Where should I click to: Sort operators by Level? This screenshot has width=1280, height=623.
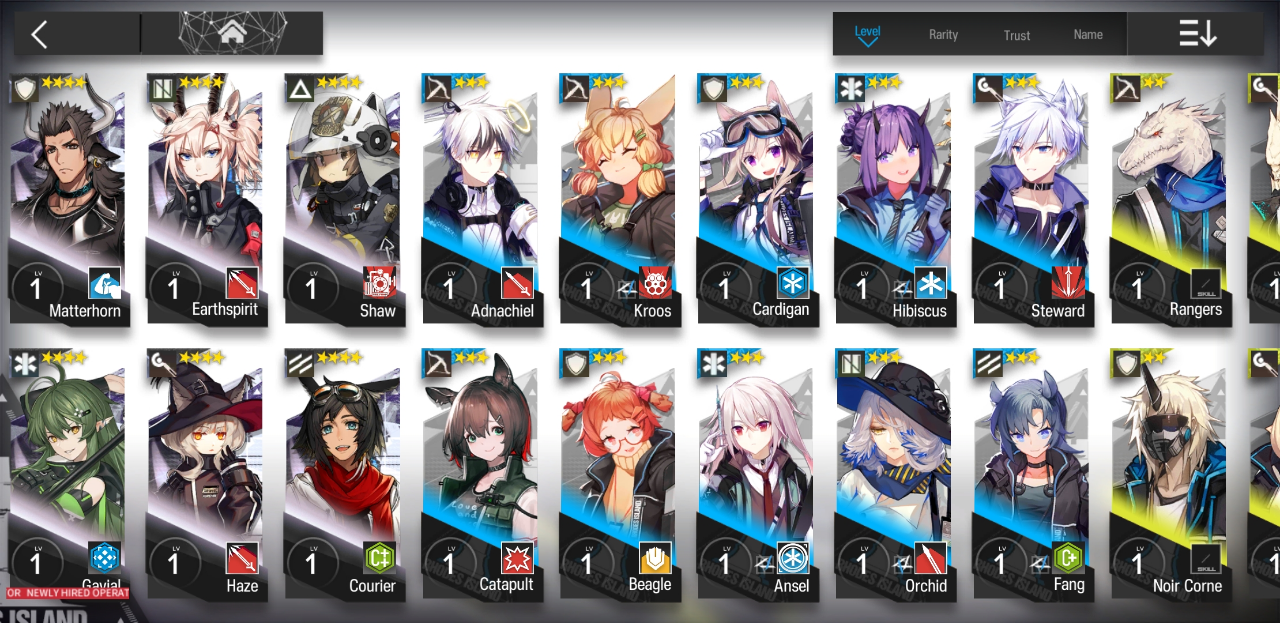867,34
